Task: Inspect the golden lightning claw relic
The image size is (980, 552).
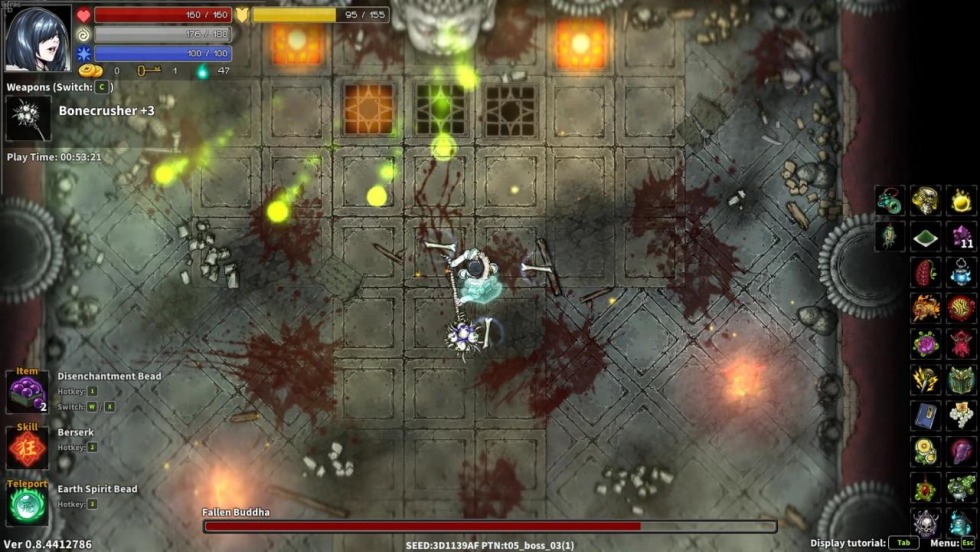Action: click(x=925, y=379)
